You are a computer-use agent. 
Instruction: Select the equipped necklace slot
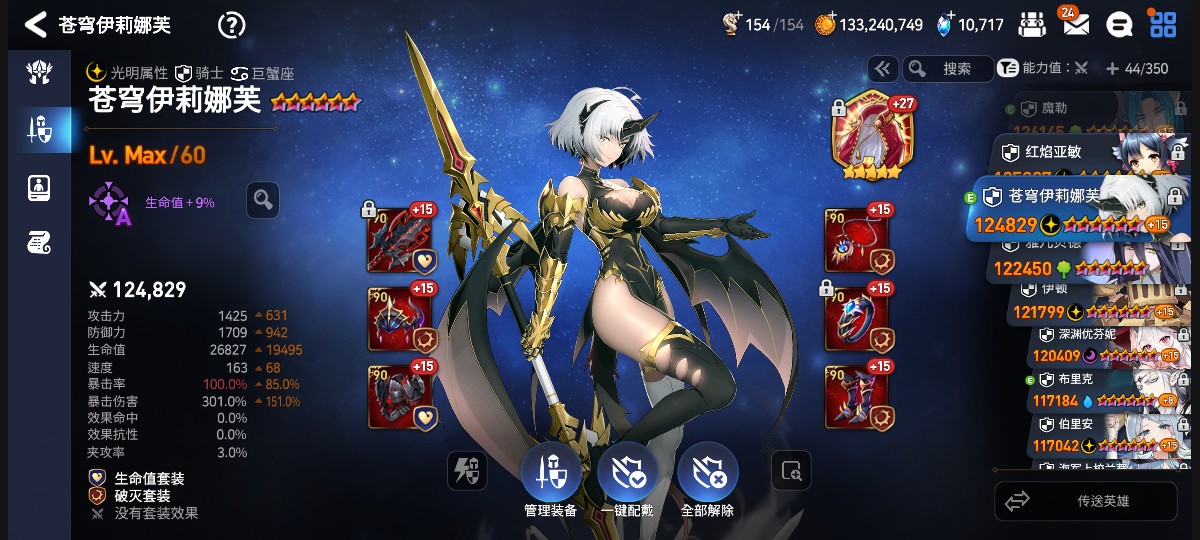pyautogui.click(x=857, y=240)
